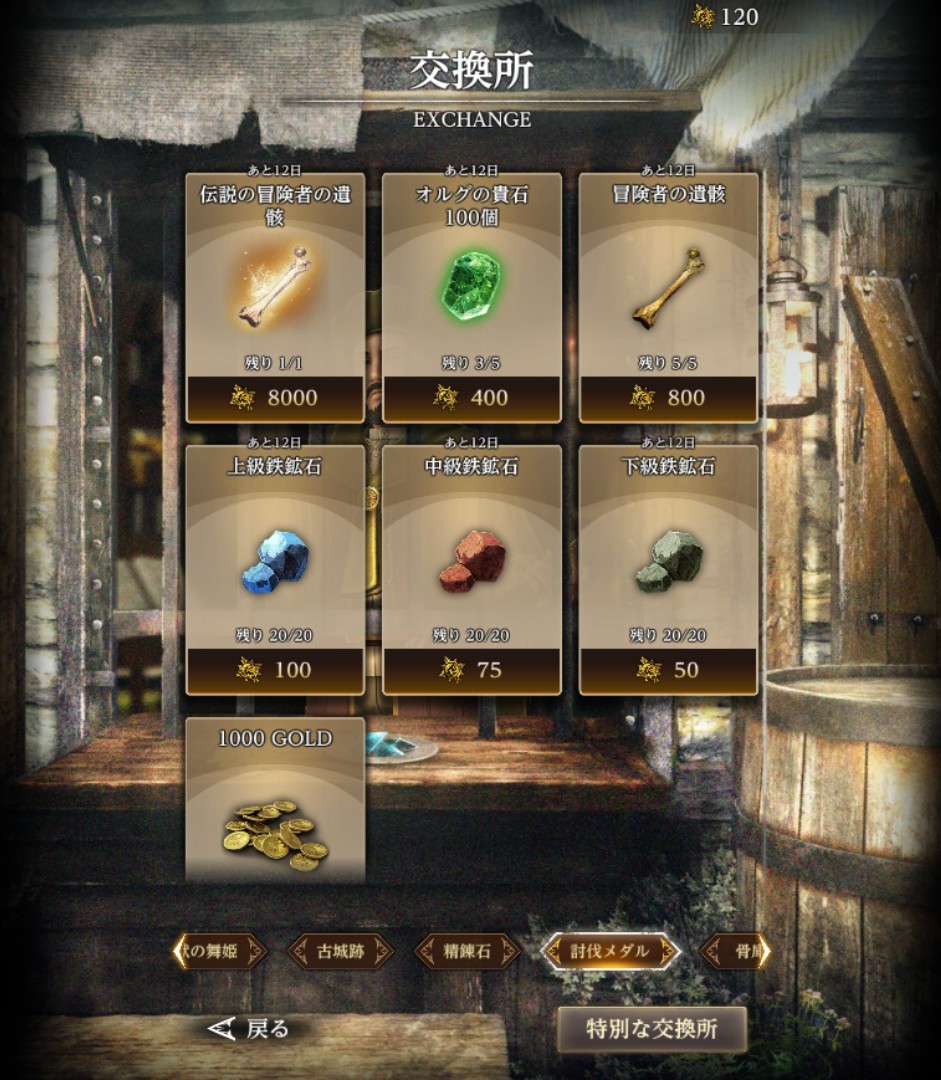Switch to the partially visible 舞姫 tab
This screenshot has height=1080, width=941.
point(218,951)
